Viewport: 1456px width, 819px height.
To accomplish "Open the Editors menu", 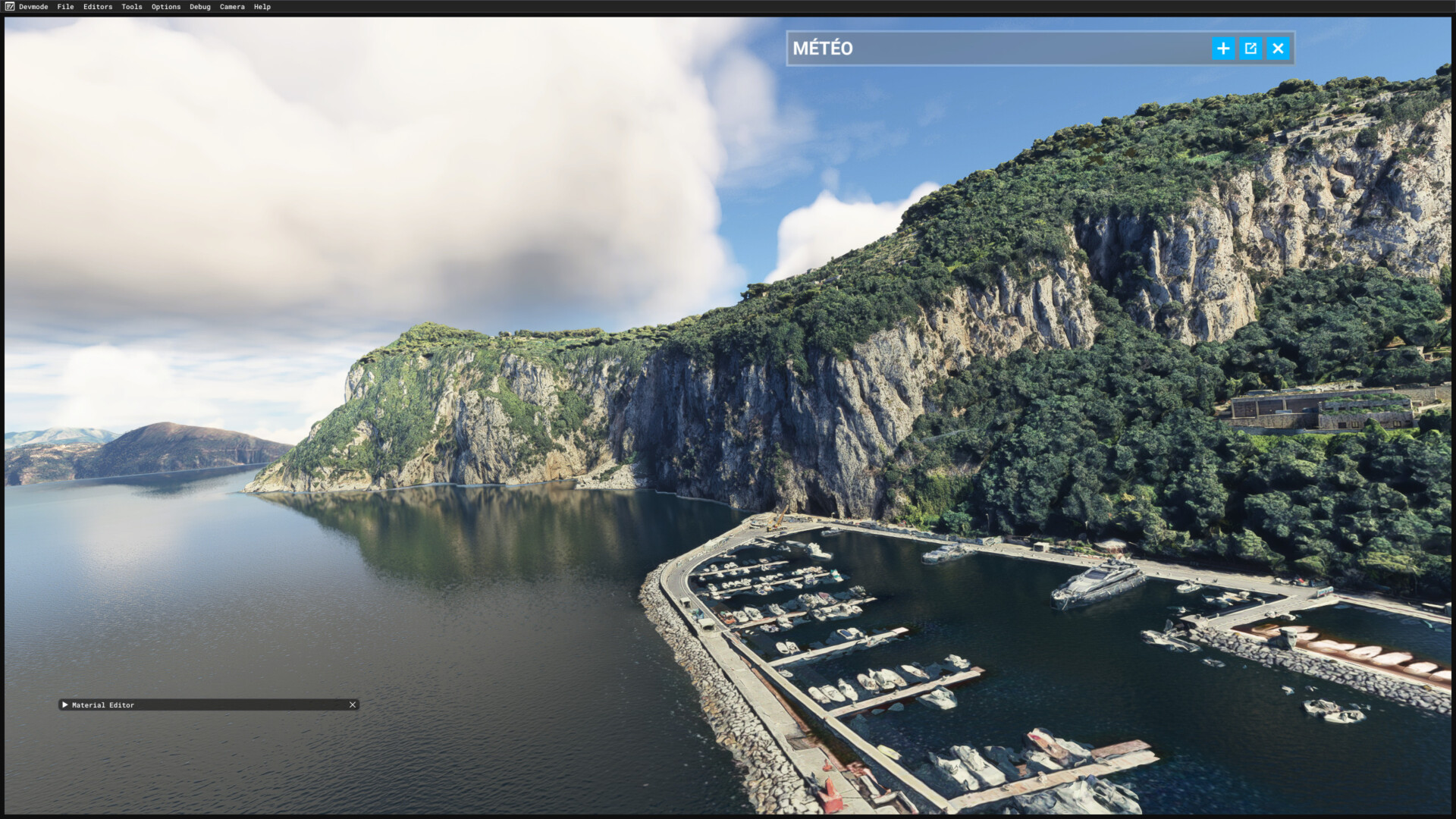I will [98, 7].
